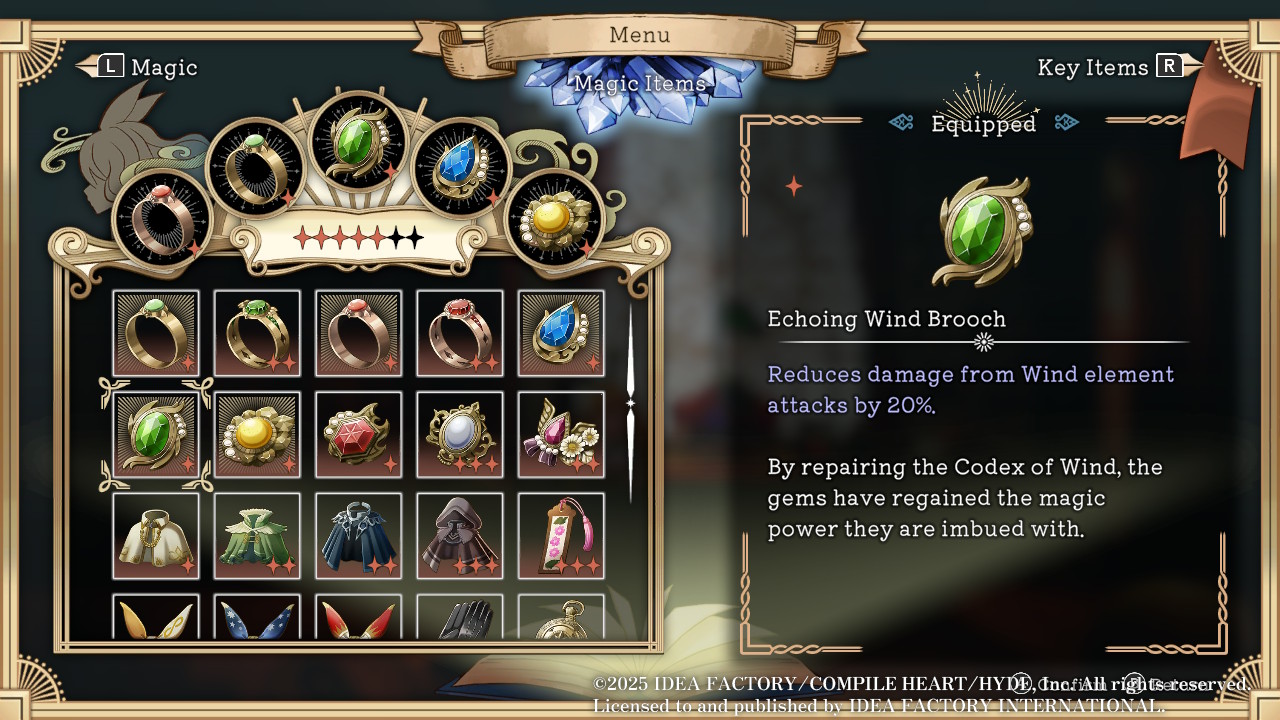Select the red hexagon gem brooch

point(358,435)
